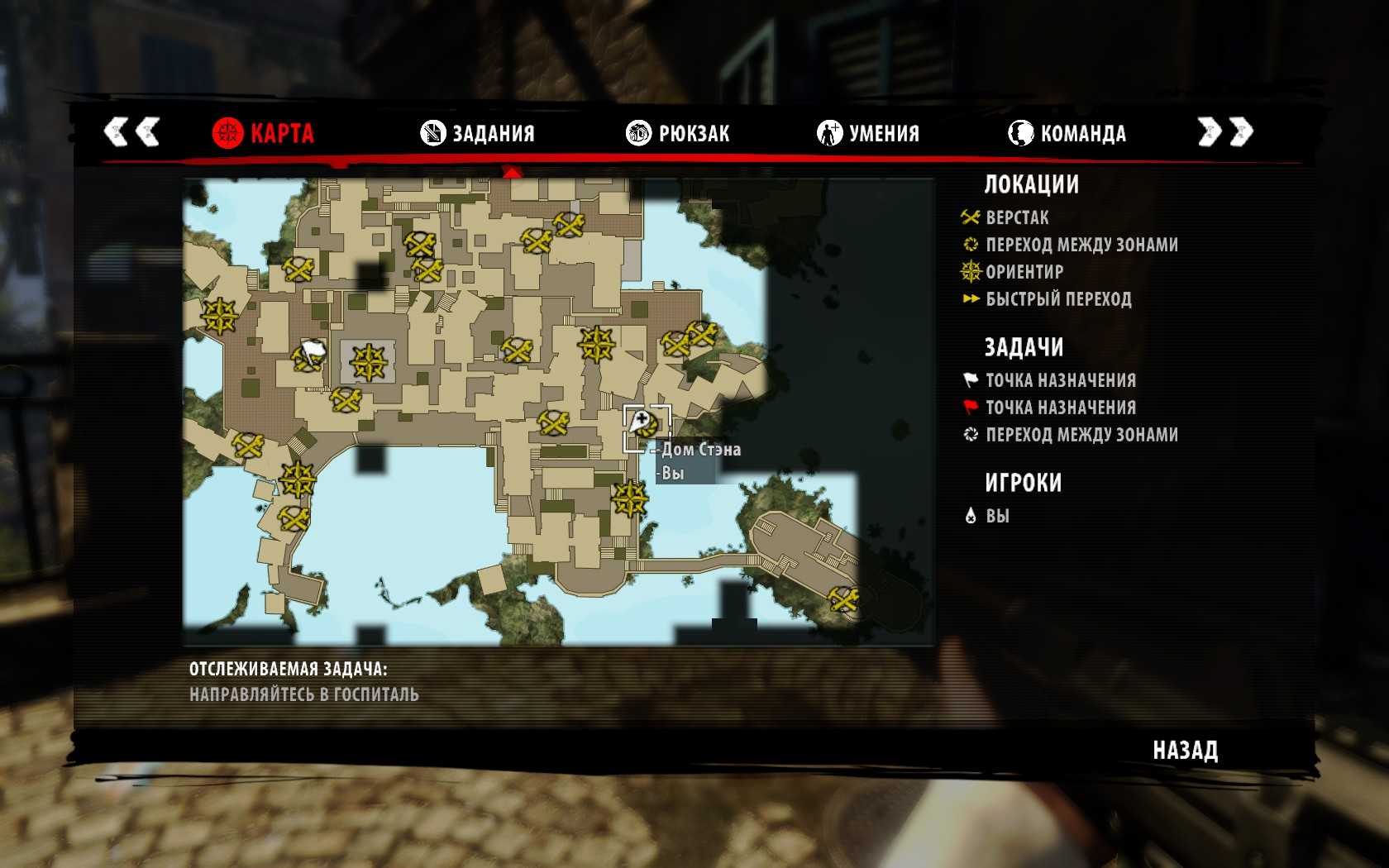
Task: Show the Команда tab
Action: point(1067,133)
